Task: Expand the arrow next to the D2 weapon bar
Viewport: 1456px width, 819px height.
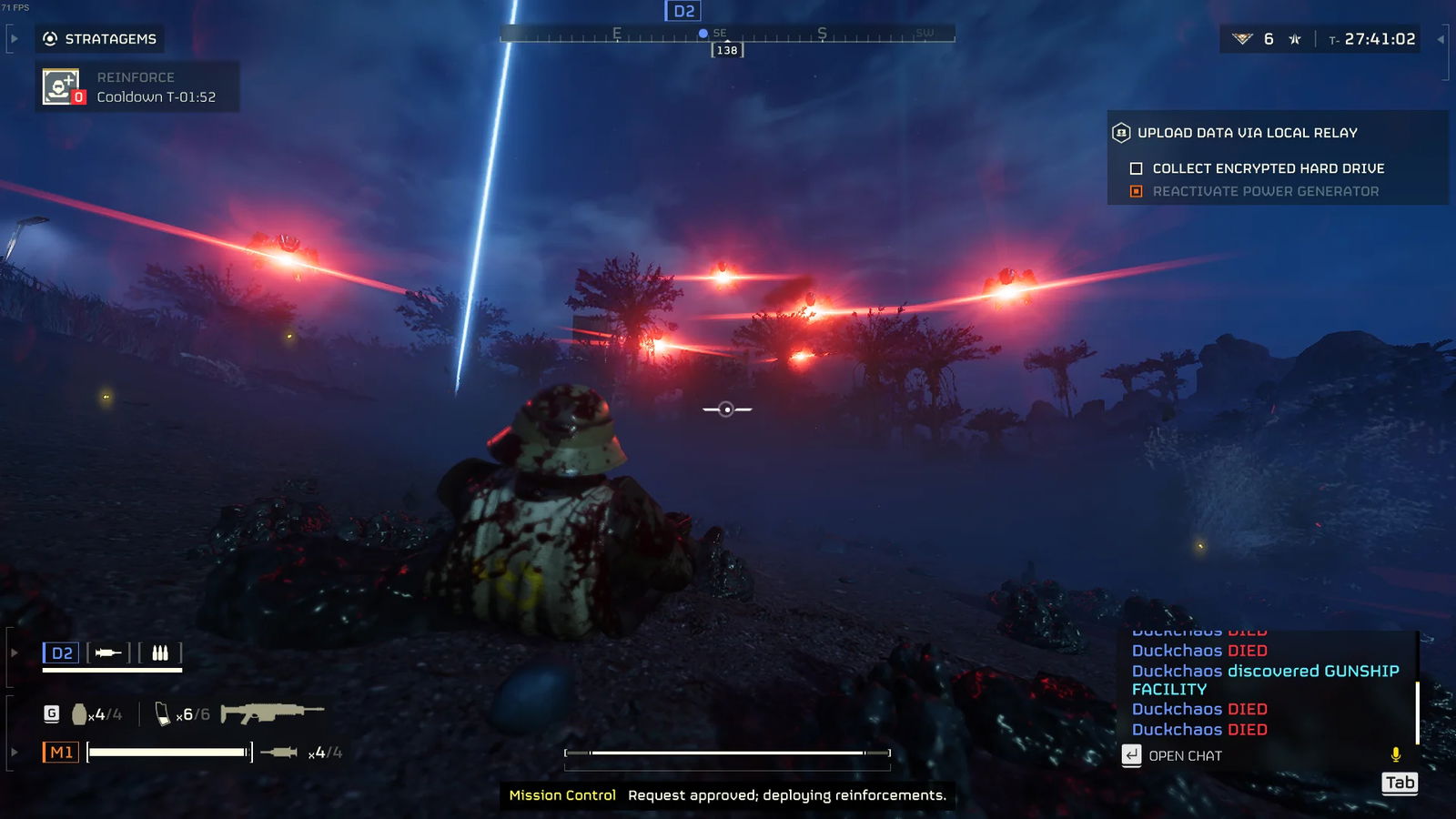Action: point(12,652)
